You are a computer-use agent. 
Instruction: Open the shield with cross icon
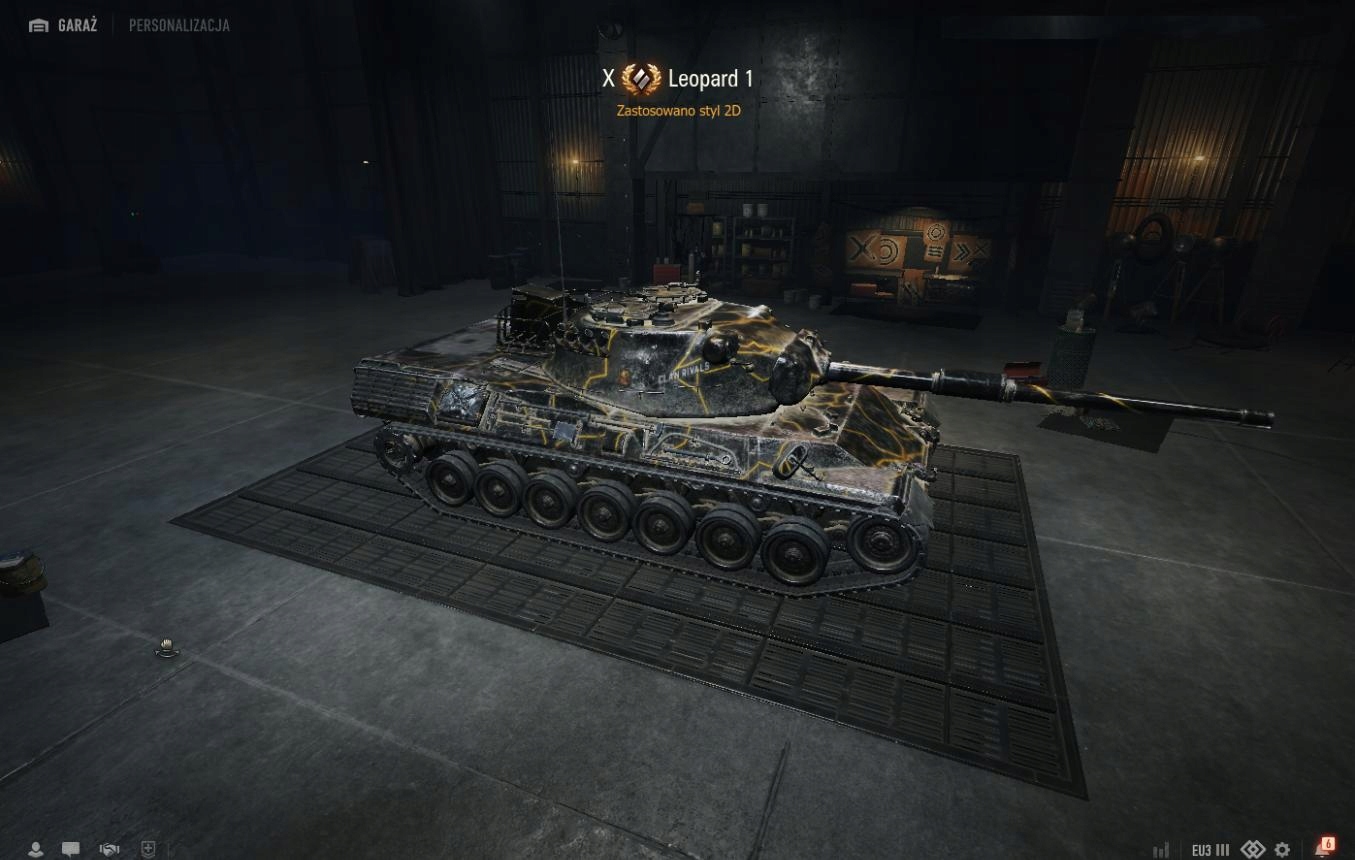pos(148,849)
